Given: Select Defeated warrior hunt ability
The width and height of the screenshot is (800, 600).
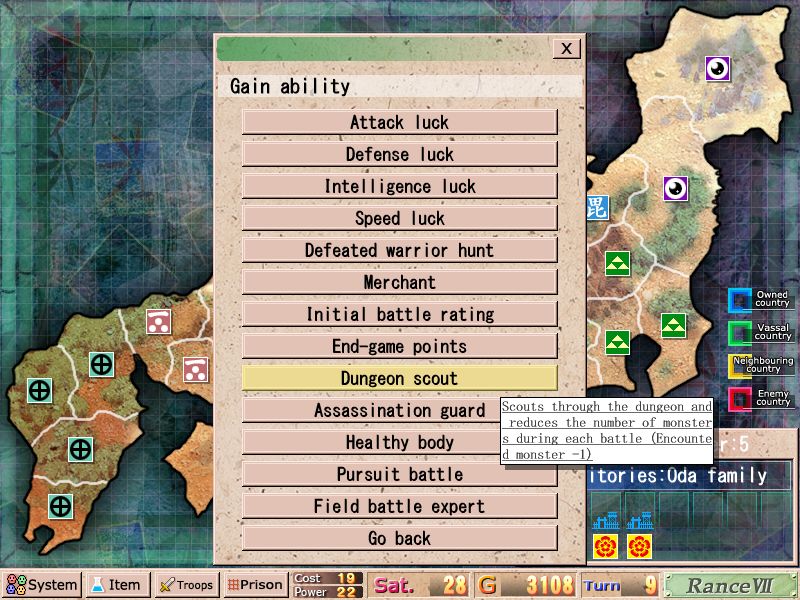Looking at the screenshot, I should coord(399,250).
